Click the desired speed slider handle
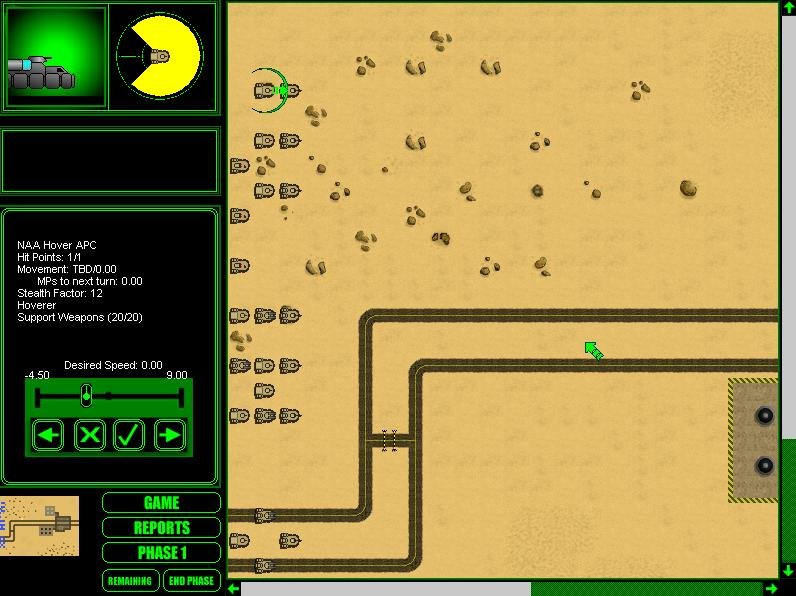The image size is (796, 596). pos(86,397)
